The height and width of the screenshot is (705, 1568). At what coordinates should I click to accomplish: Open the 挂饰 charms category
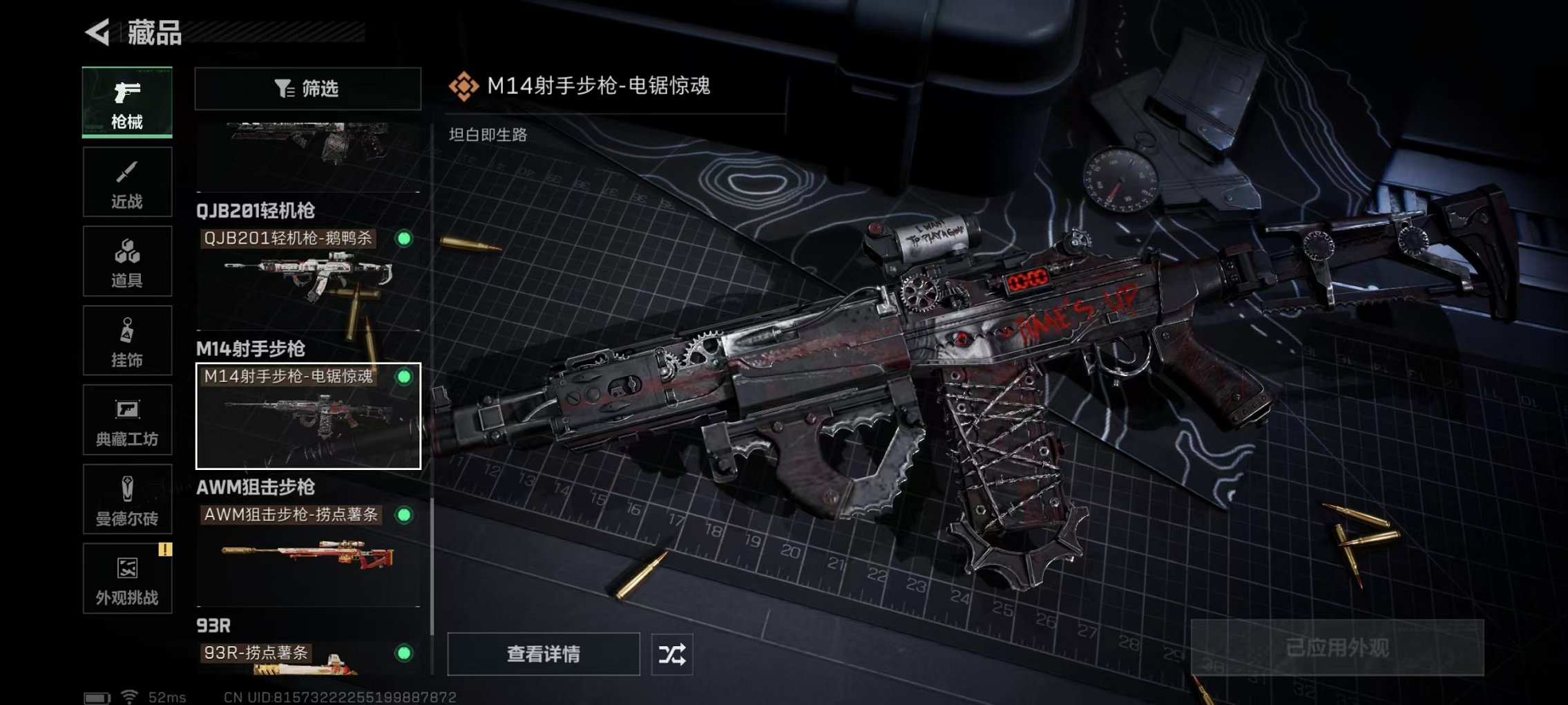(126, 340)
